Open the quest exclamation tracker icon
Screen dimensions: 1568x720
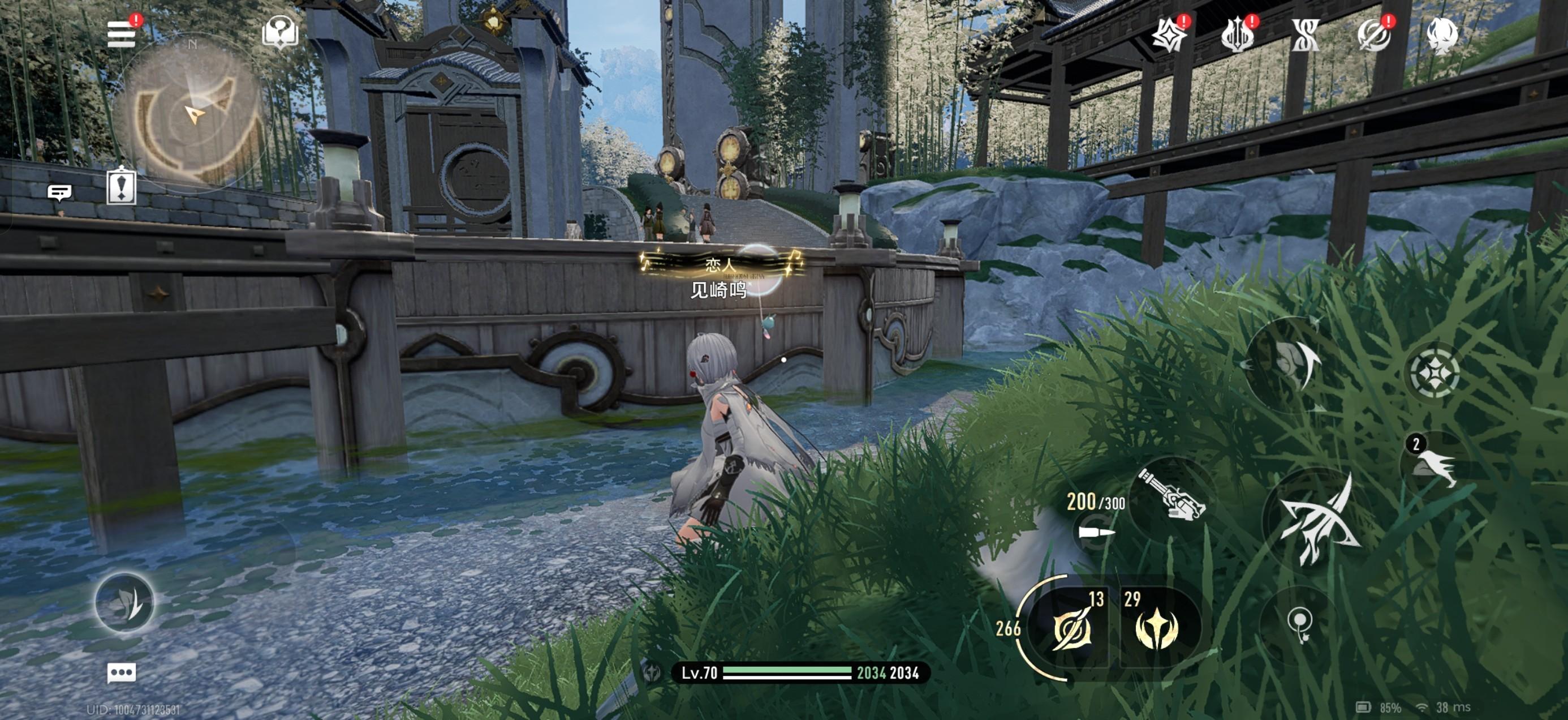click(x=121, y=186)
